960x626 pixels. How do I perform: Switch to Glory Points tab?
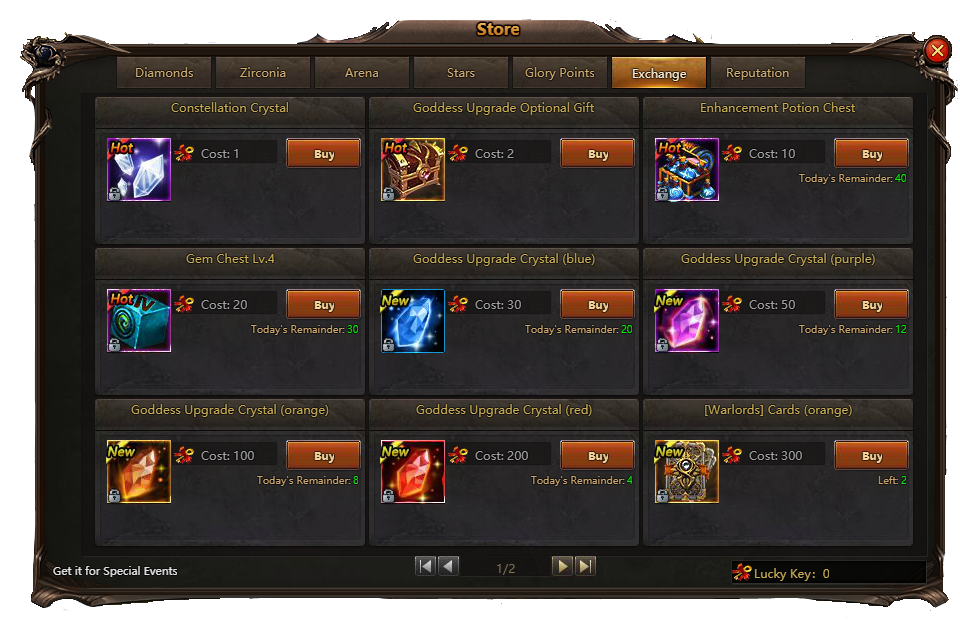click(559, 73)
